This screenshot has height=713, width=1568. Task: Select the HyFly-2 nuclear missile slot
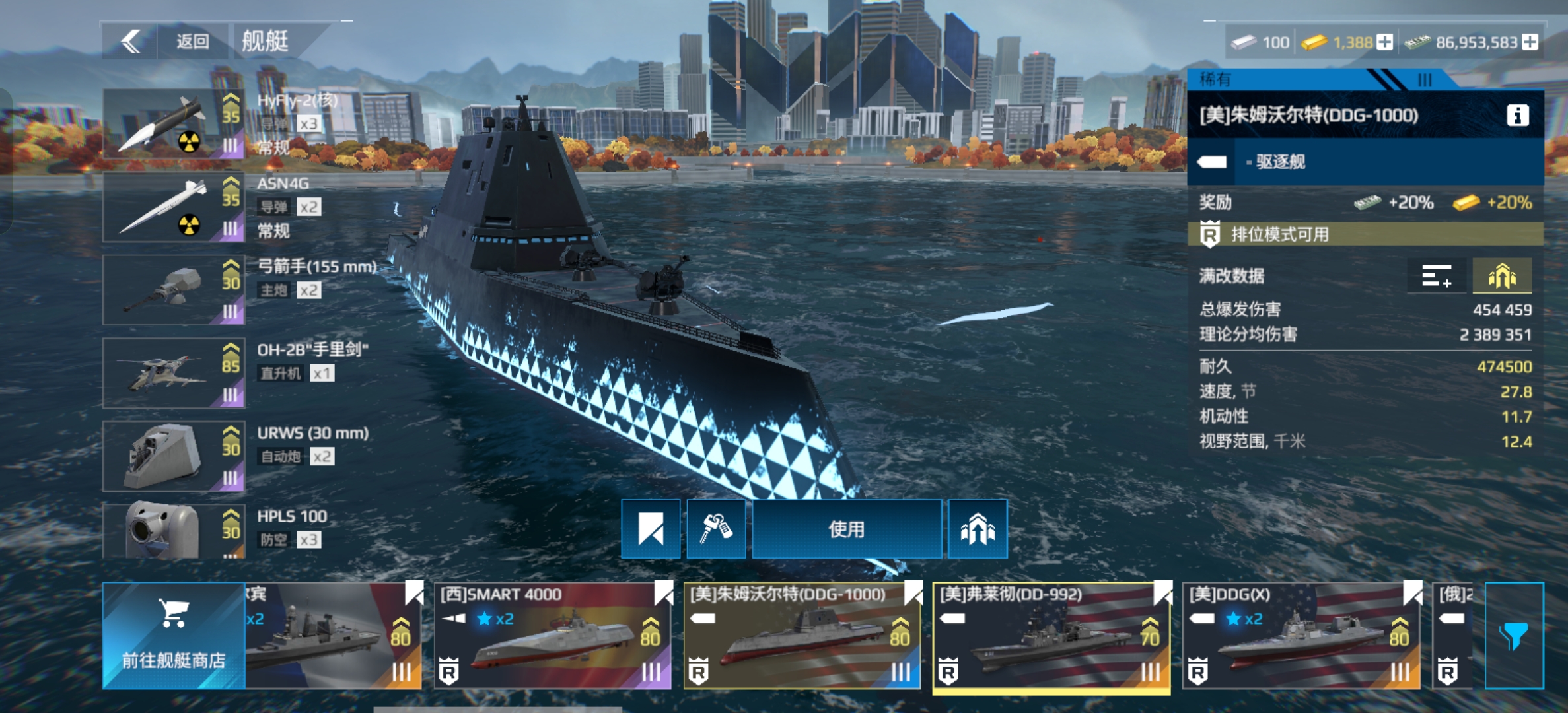point(174,123)
